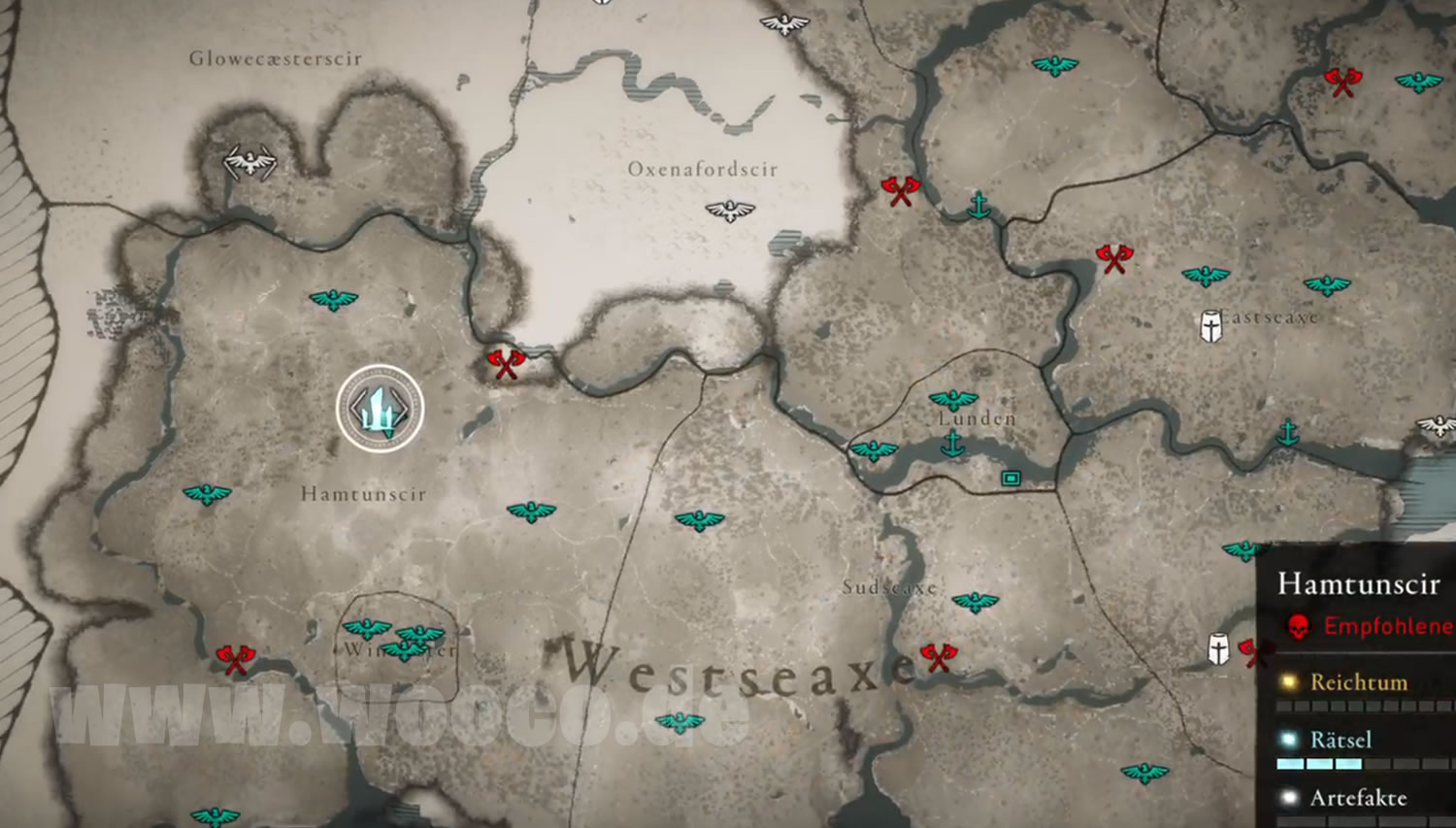This screenshot has width=1456, height=828.
Task: Select the teal eagle directly above Lunden label
Action: (x=953, y=399)
